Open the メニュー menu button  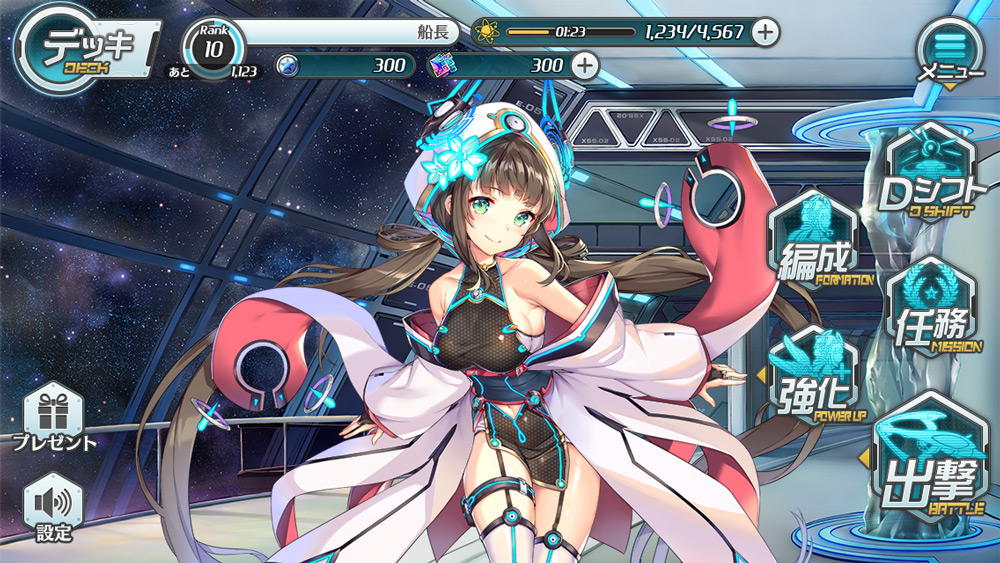click(950, 49)
